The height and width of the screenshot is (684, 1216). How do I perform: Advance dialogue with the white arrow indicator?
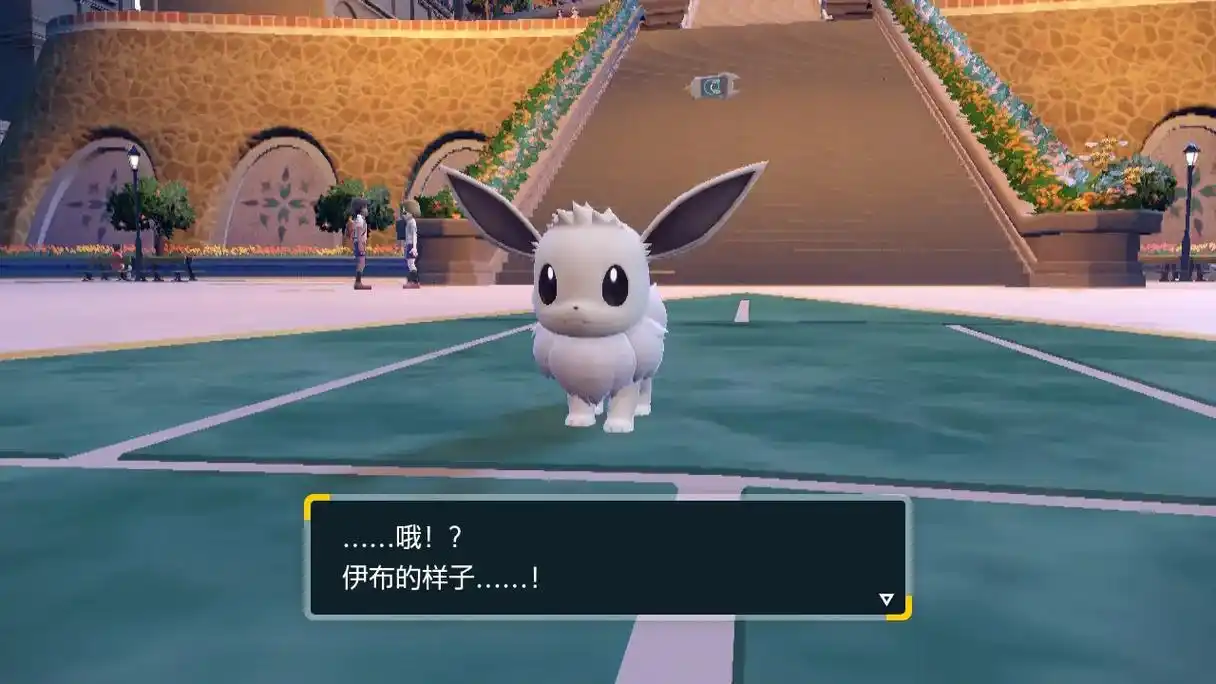click(x=885, y=599)
